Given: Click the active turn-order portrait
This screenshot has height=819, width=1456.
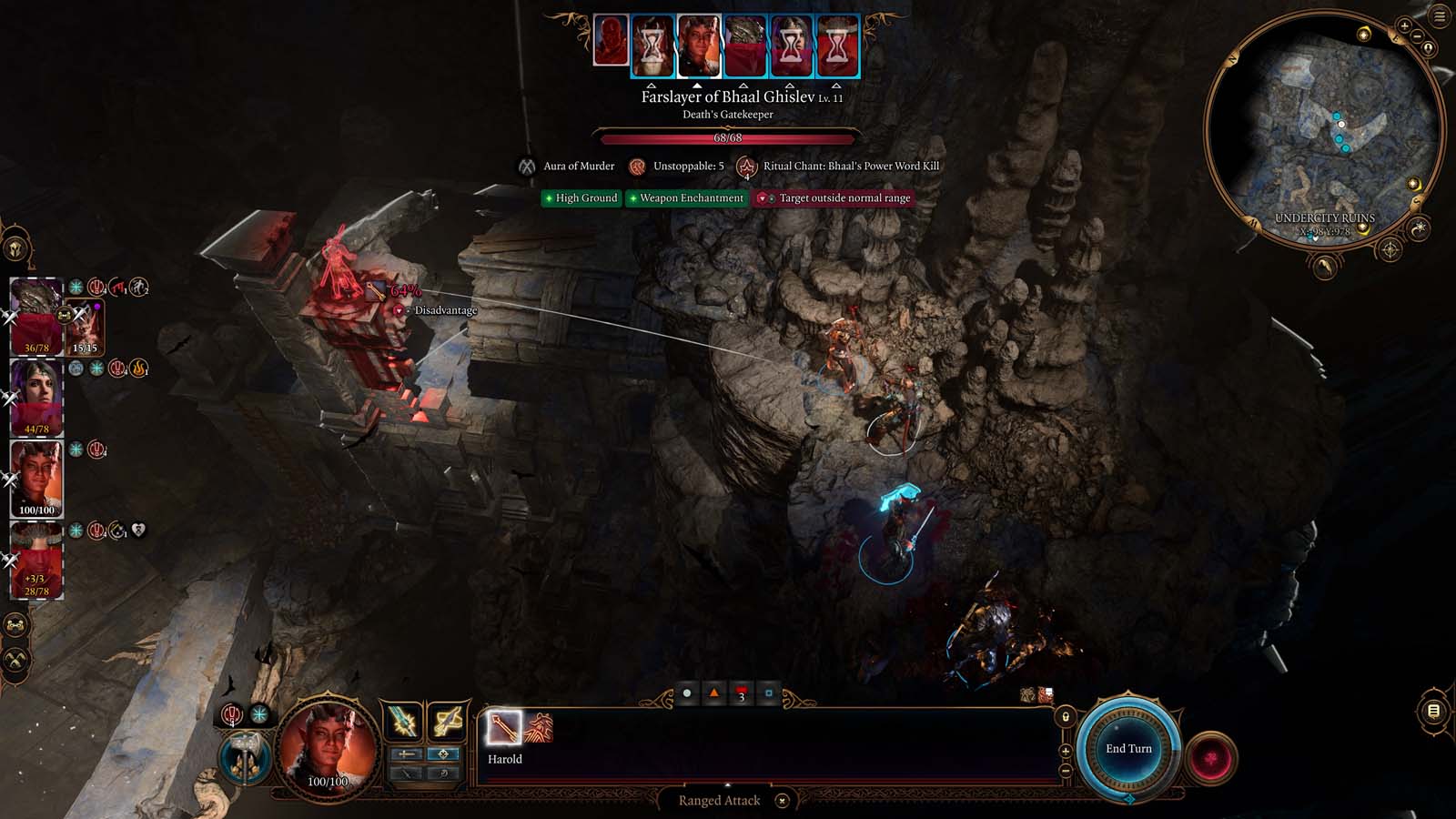Looking at the screenshot, I should click(x=698, y=44).
